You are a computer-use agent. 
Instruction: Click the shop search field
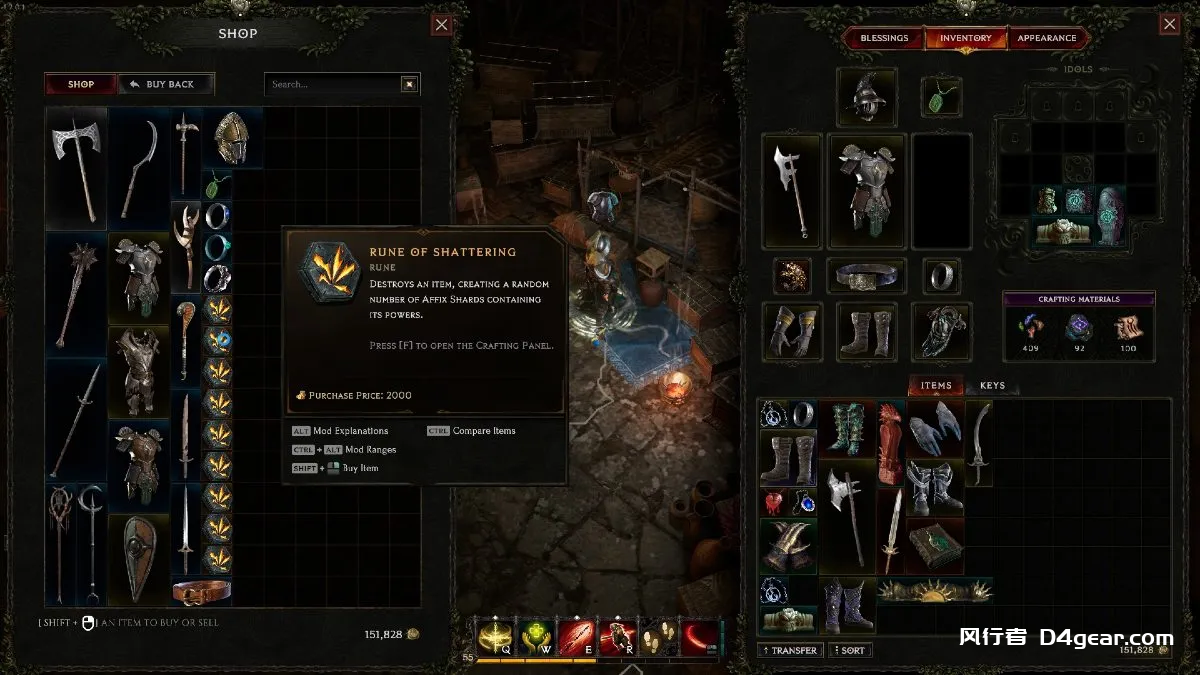(332, 84)
